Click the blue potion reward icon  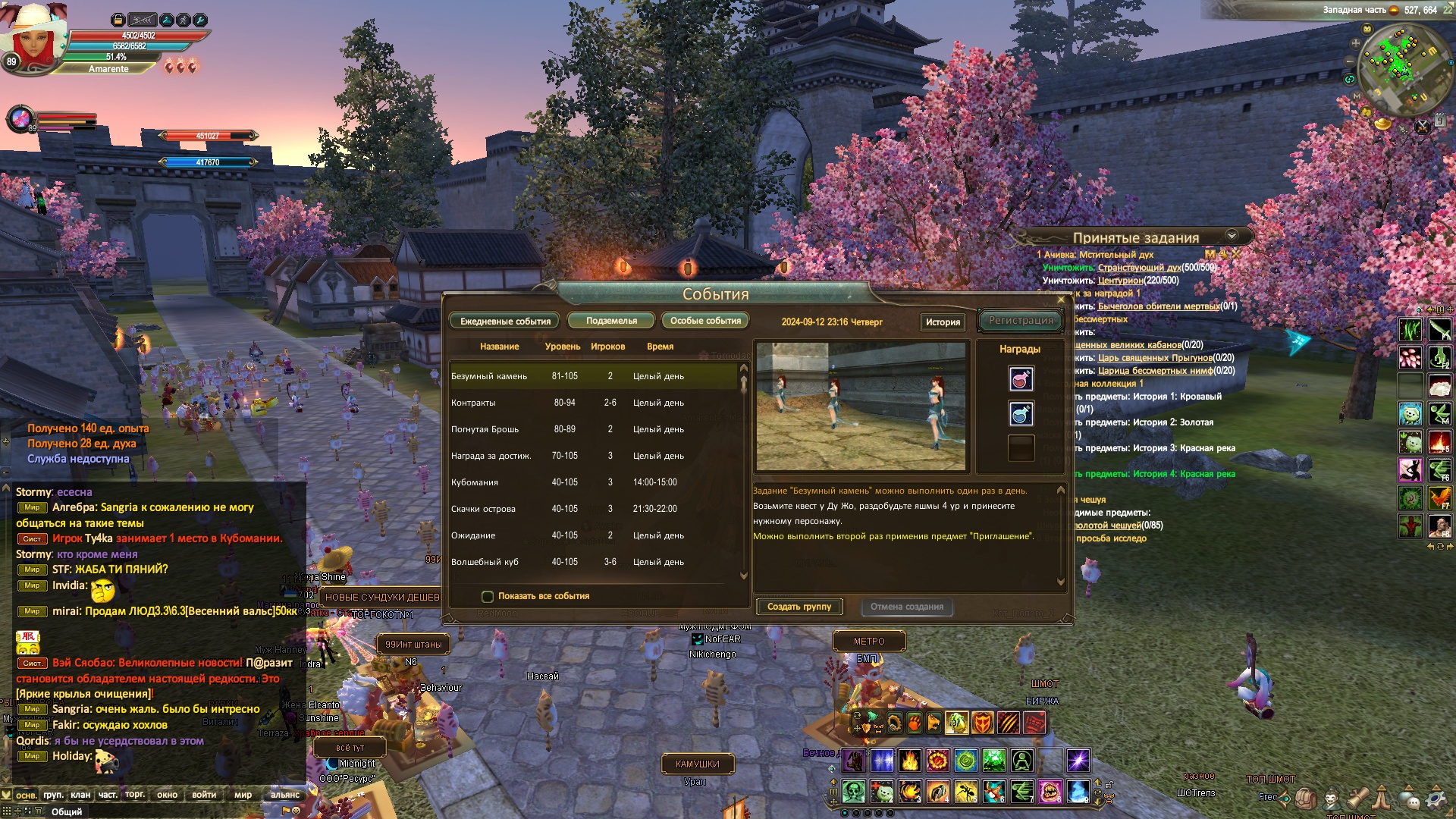coord(1021,413)
